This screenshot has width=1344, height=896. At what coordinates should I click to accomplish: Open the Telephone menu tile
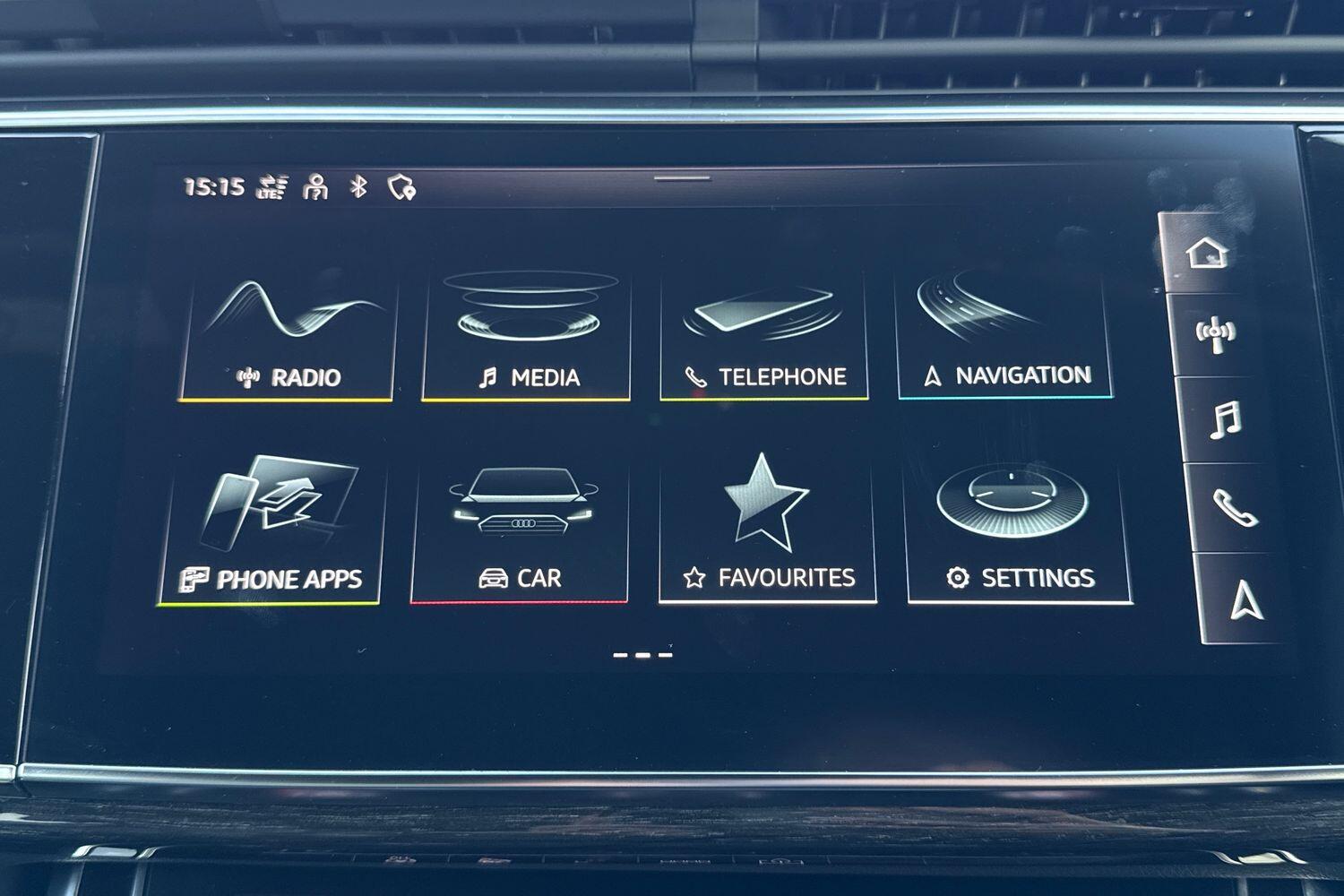pos(764,336)
